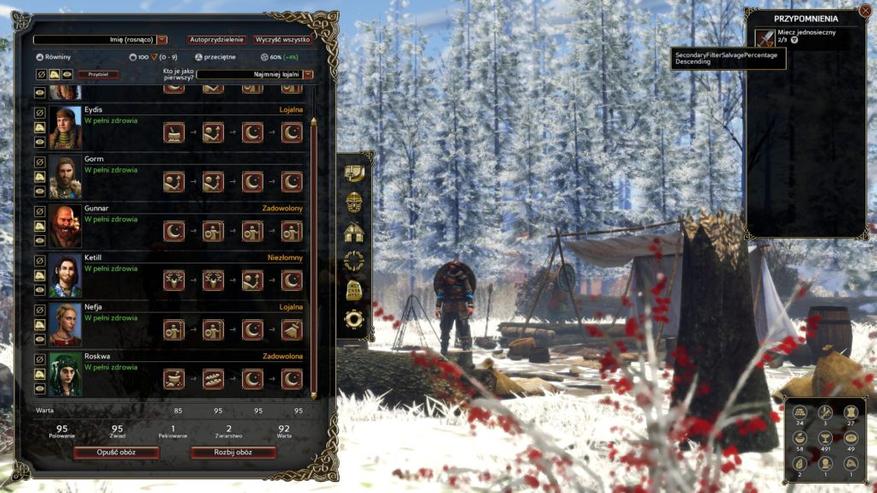Clear all assignments with Wyczyść wszystko

point(282,40)
